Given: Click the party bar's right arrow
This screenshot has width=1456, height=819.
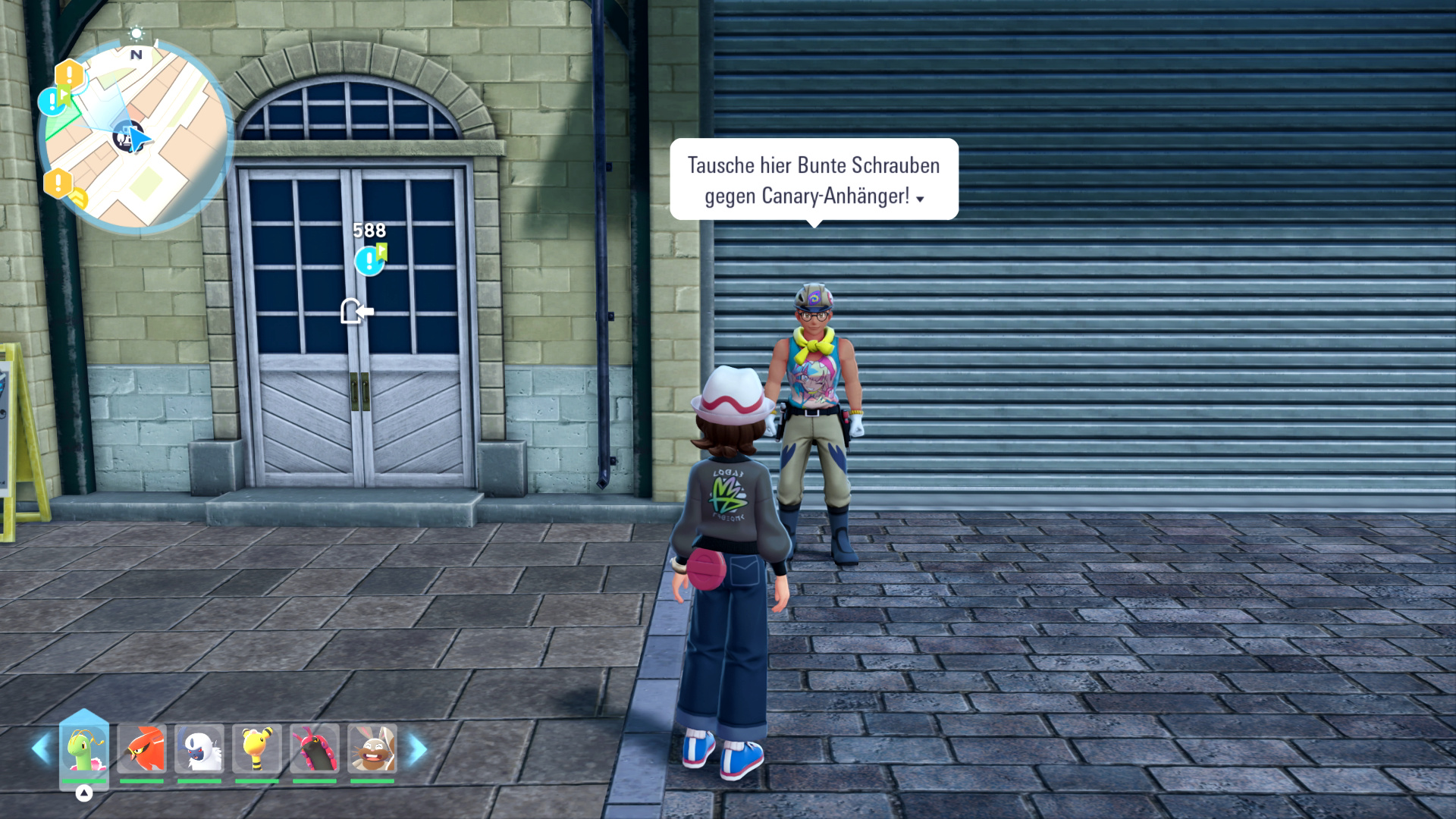Looking at the screenshot, I should tap(418, 749).
